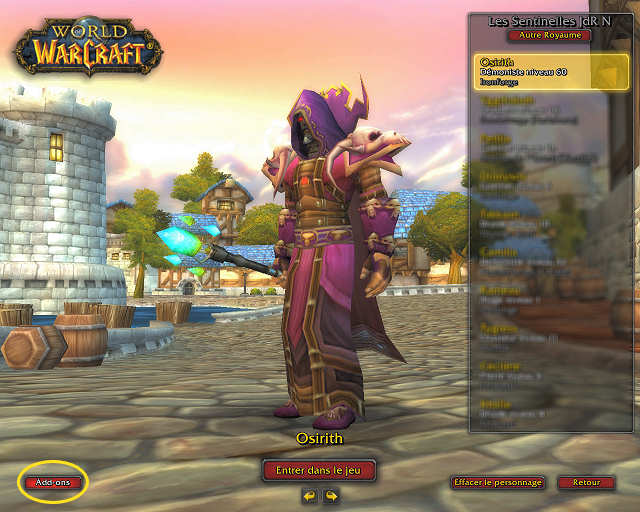Viewport: 640px width, 512px height.
Task: Choose Effacer le personnage
Action: pyautogui.click(x=498, y=482)
